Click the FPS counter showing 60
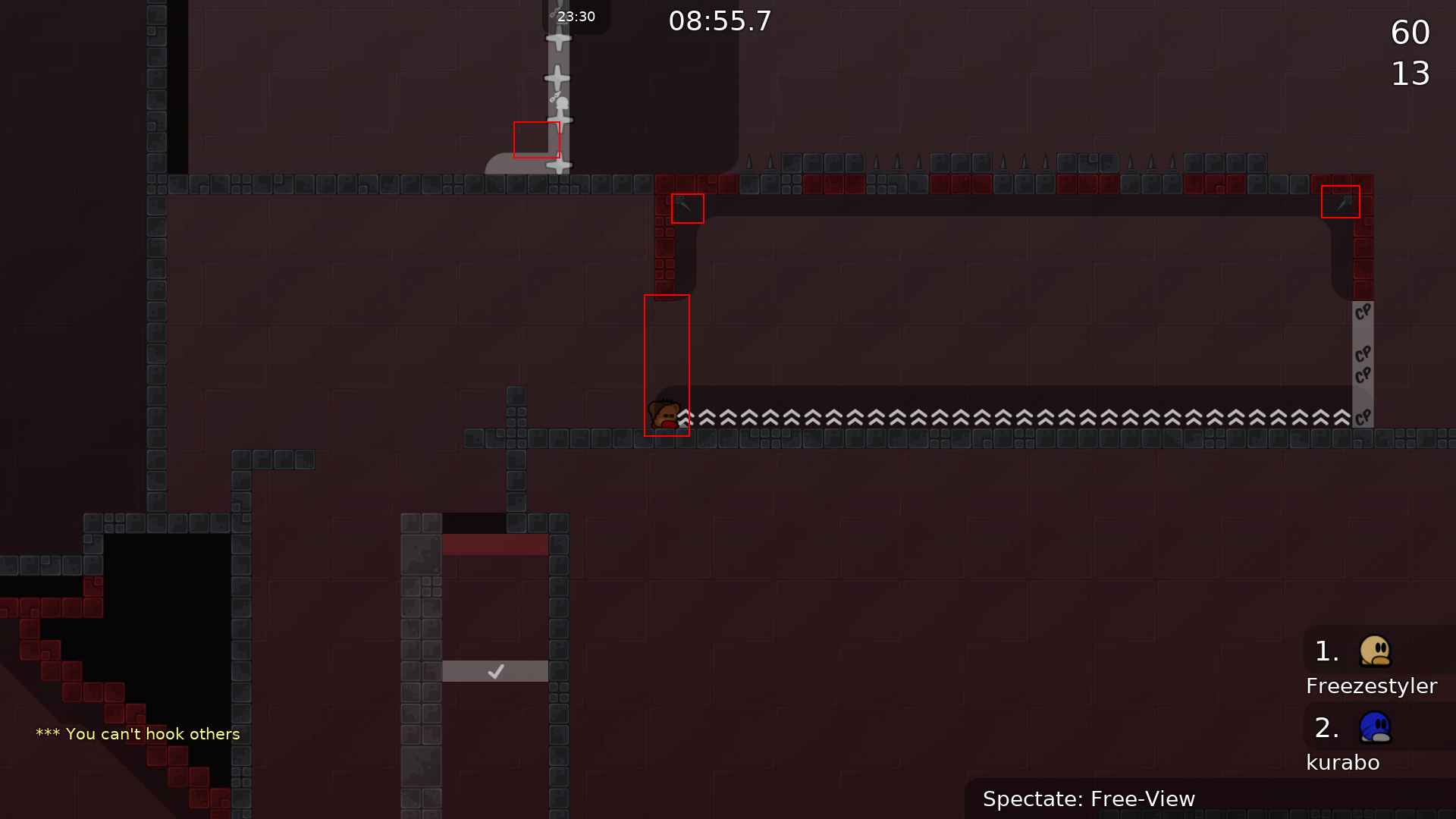1456x819 pixels. click(x=1410, y=33)
